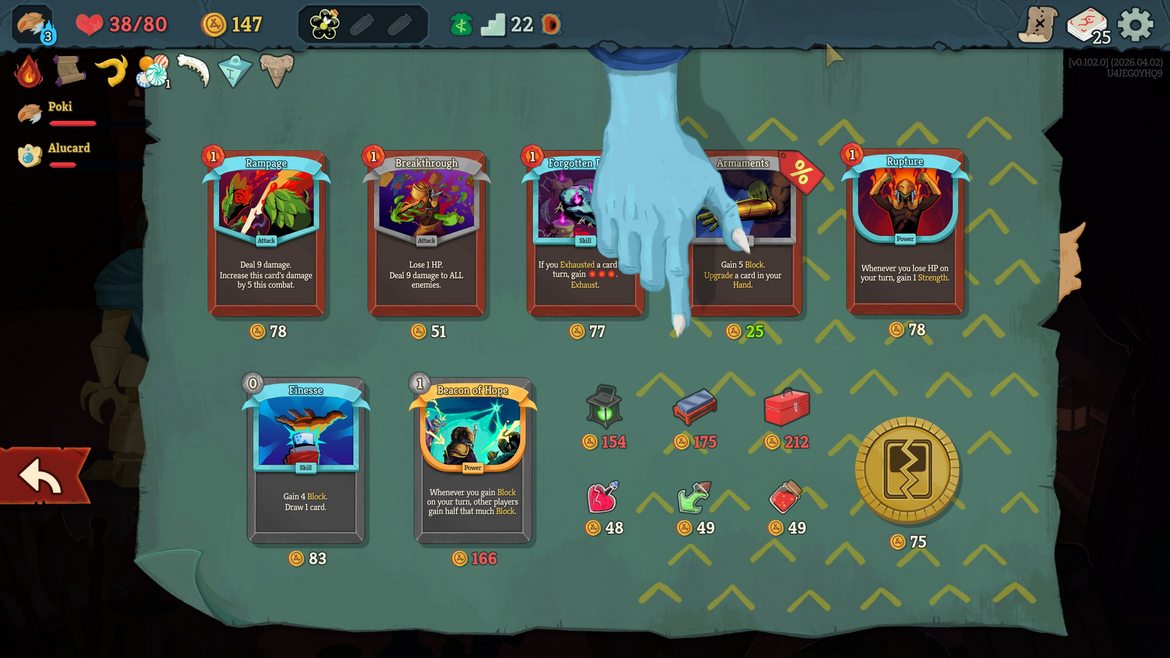Use the card removal service
The width and height of the screenshot is (1170, 658).
[x=907, y=470]
